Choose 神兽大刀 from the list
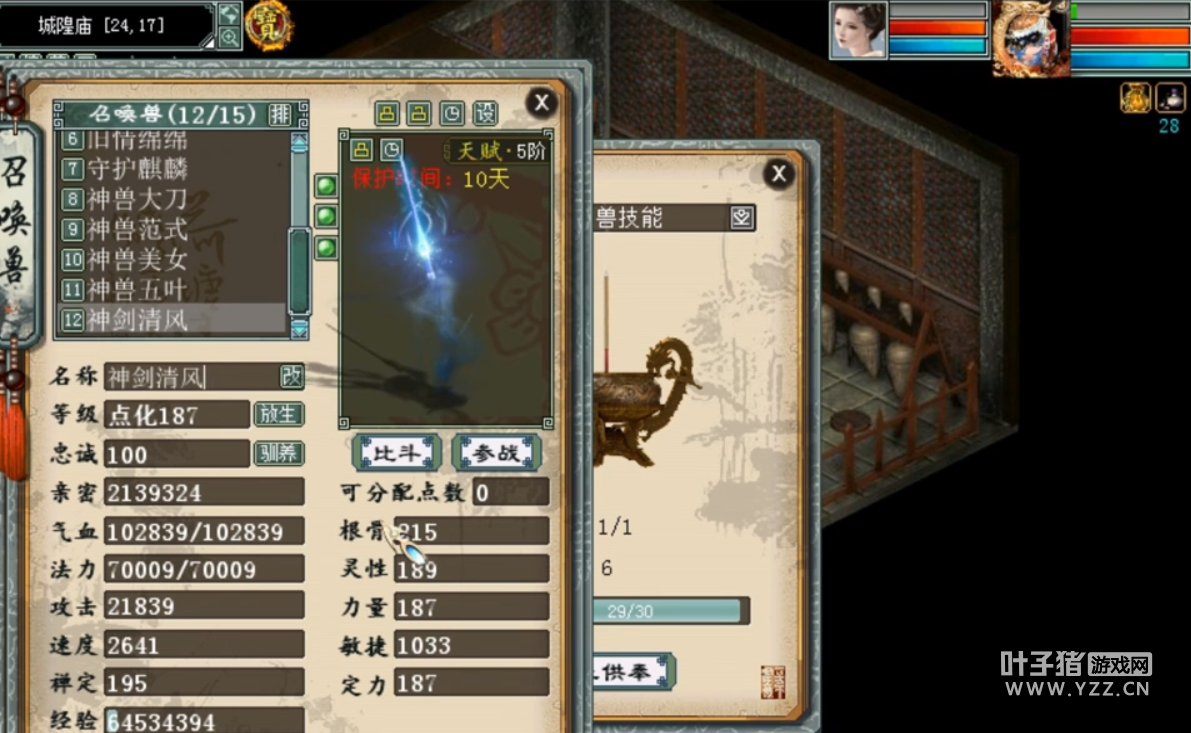This screenshot has height=733, width=1191. pyautogui.click(x=137, y=200)
